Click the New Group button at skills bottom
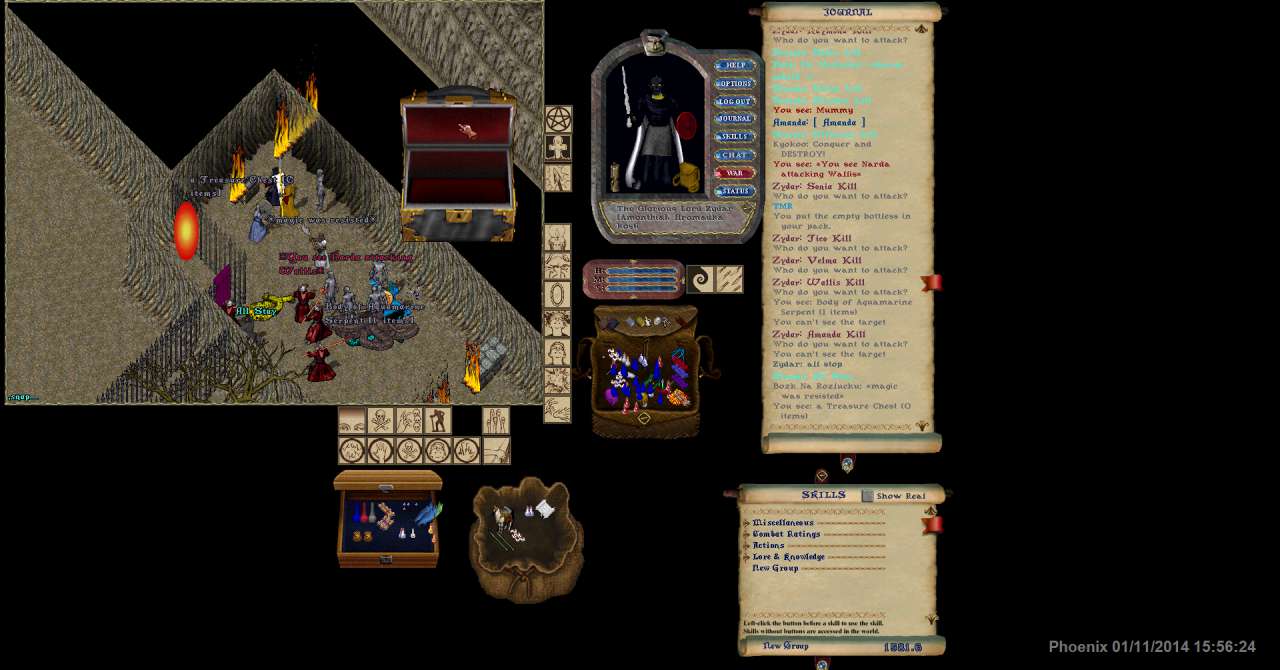The width and height of the screenshot is (1280, 670). click(786, 647)
